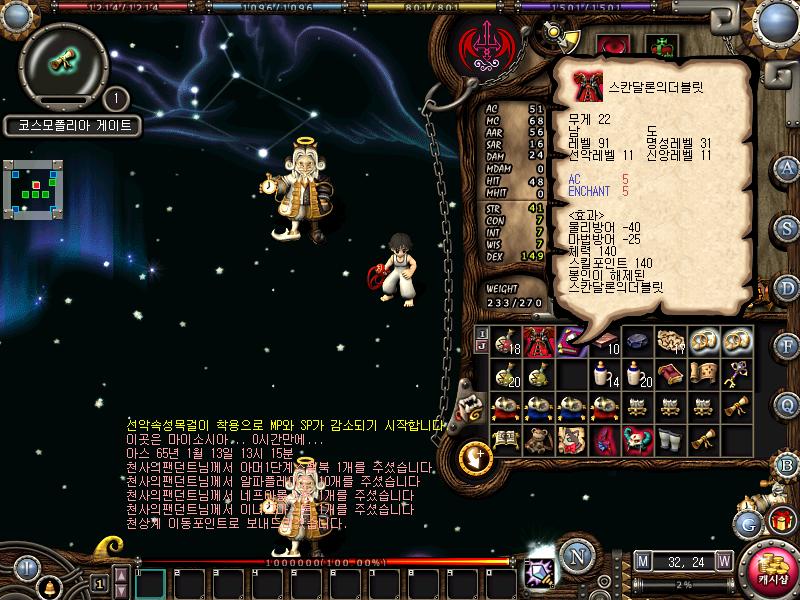800x600 pixels.
Task: Click the round Q menu button
Action: [787, 404]
